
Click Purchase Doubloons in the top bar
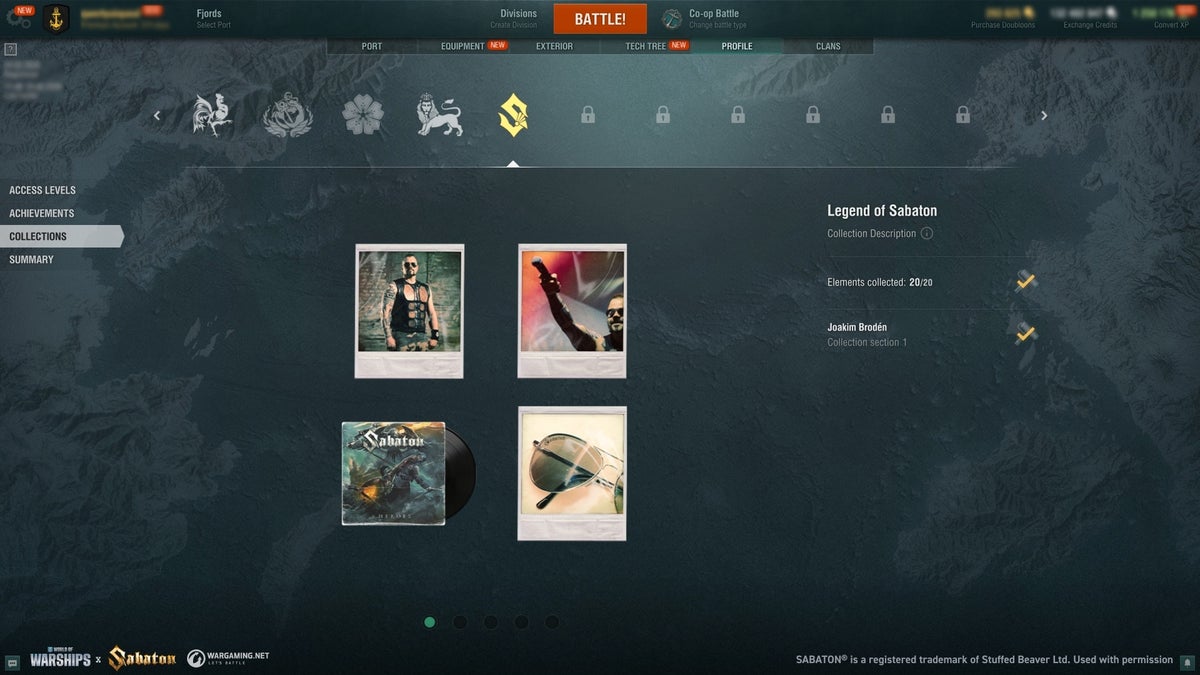point(1004,18)
